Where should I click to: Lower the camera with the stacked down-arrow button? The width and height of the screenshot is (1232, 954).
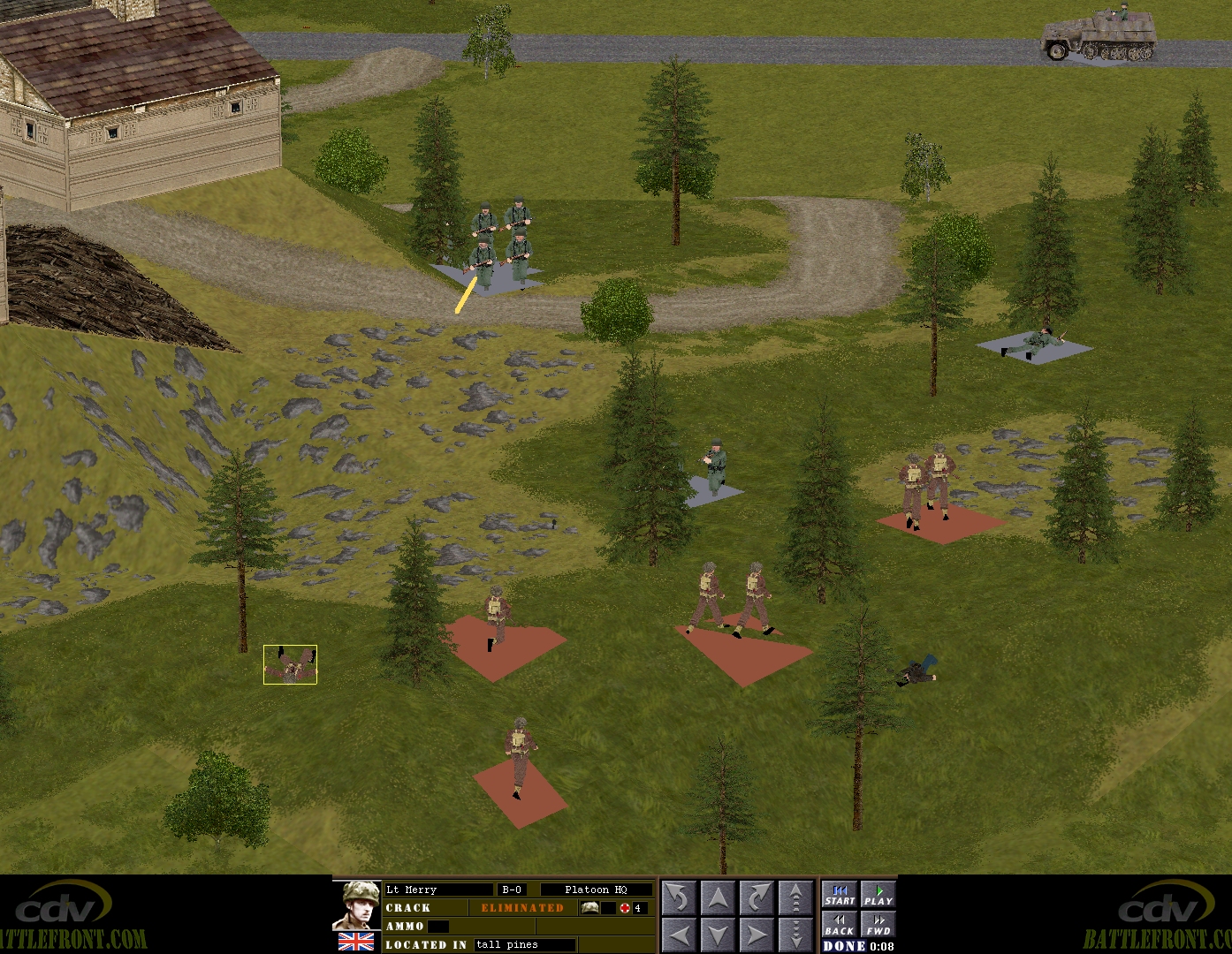[x=795, y=934]
